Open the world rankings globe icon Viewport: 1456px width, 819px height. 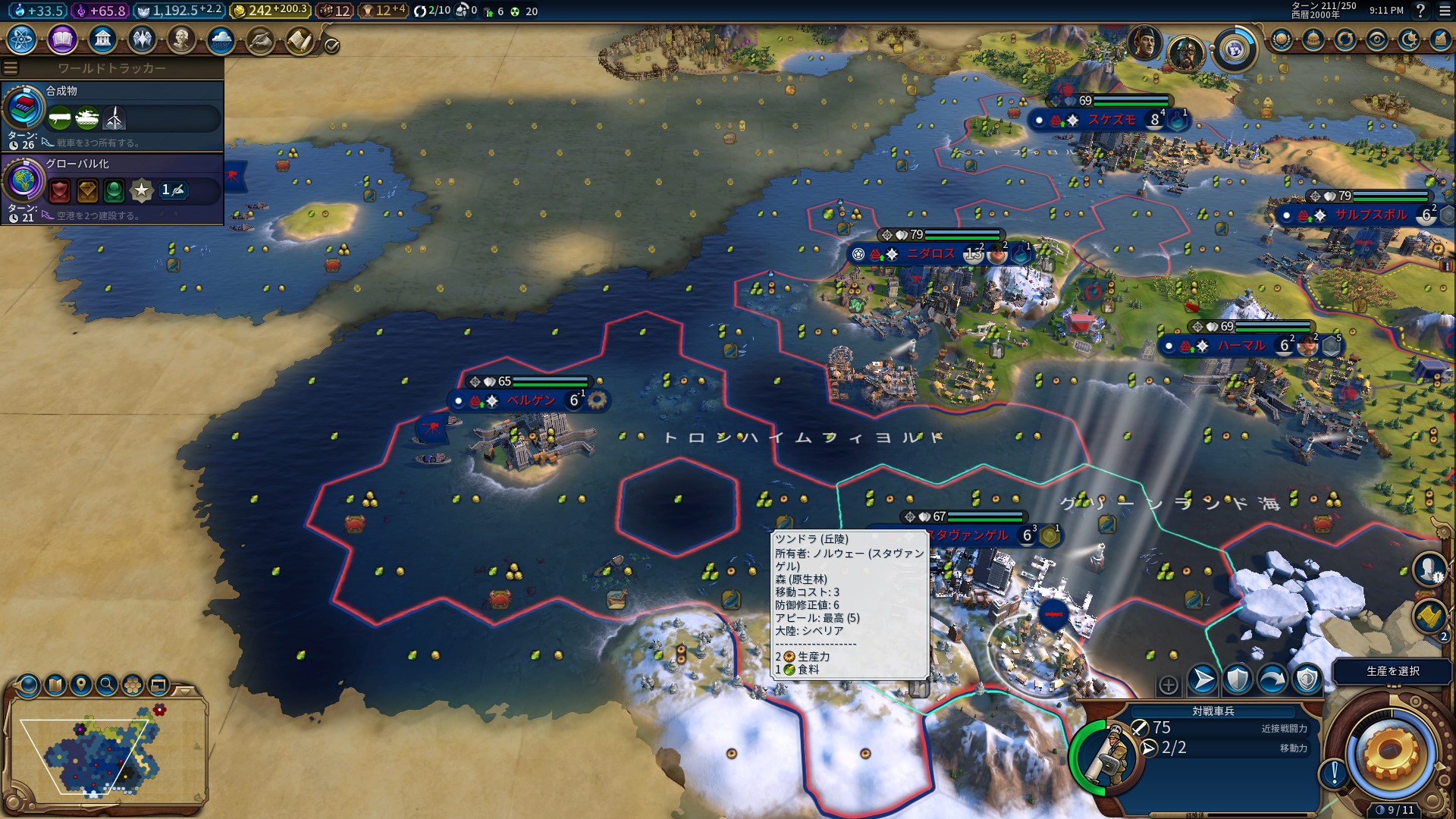1281,39
